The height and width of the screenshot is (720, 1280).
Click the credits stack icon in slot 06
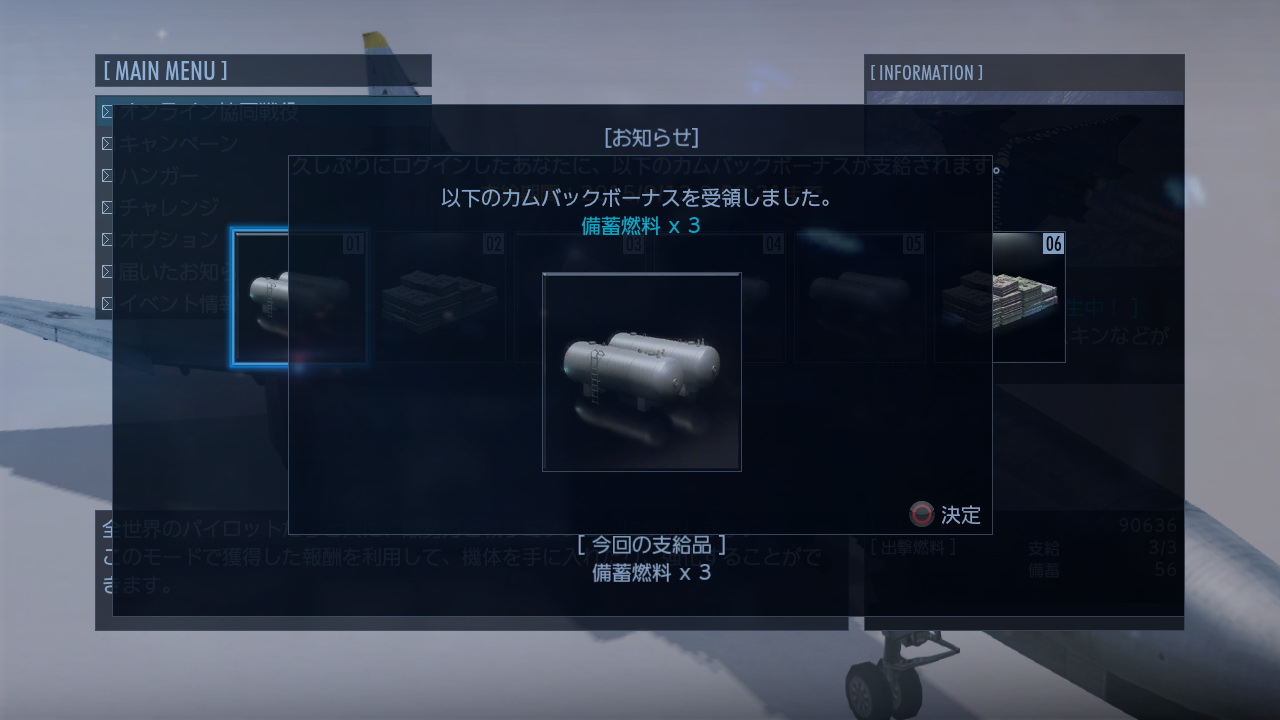pos(1000,296)
